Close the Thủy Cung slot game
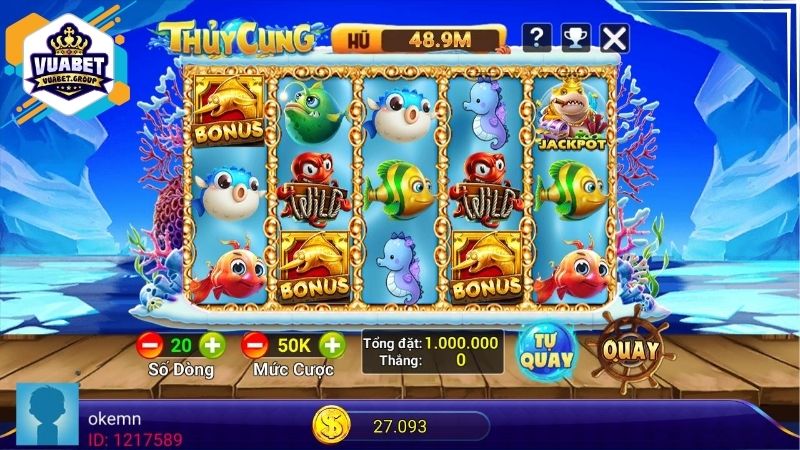The width and height of the screenshot is (800, 450). pos(614,38)
